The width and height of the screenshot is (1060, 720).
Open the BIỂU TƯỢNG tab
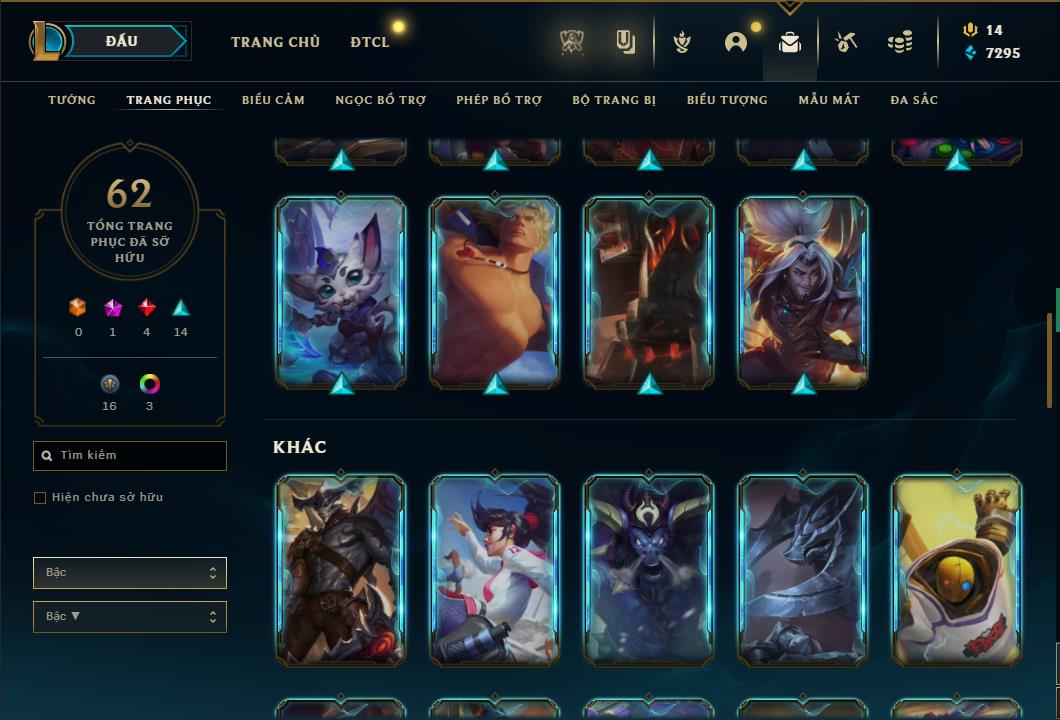click(x=727, y=100)
